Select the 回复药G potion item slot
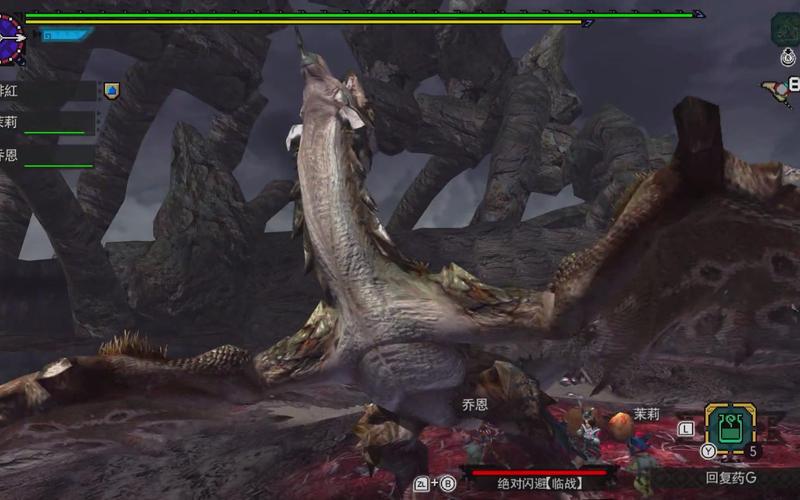 coord(730,429)
